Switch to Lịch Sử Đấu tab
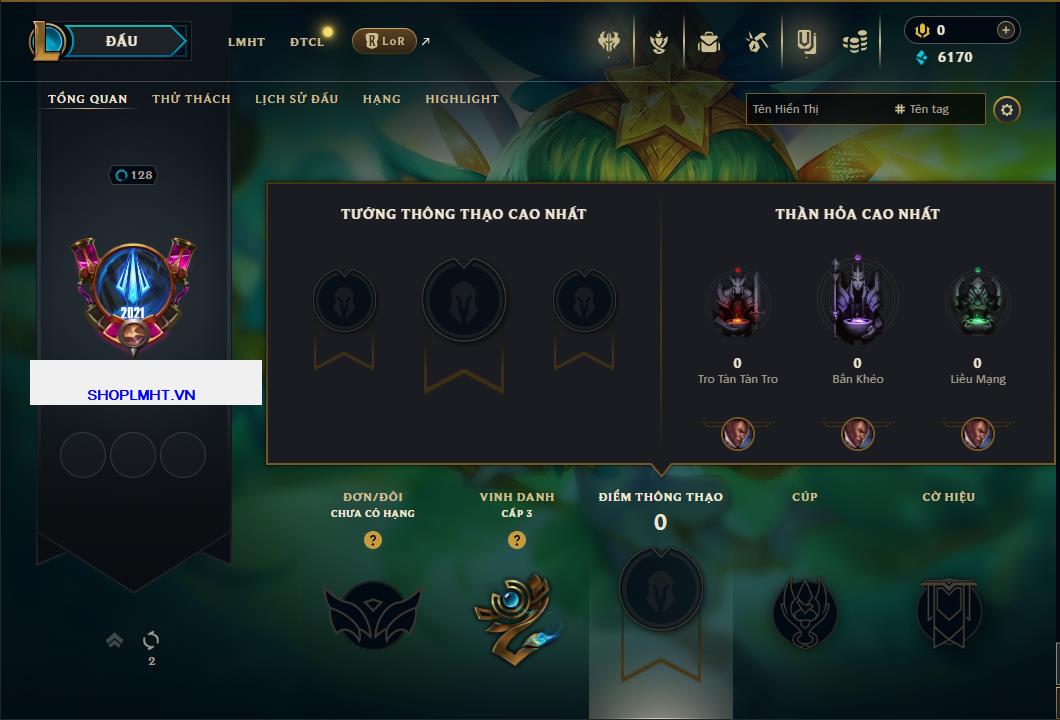 coord(296,99)
